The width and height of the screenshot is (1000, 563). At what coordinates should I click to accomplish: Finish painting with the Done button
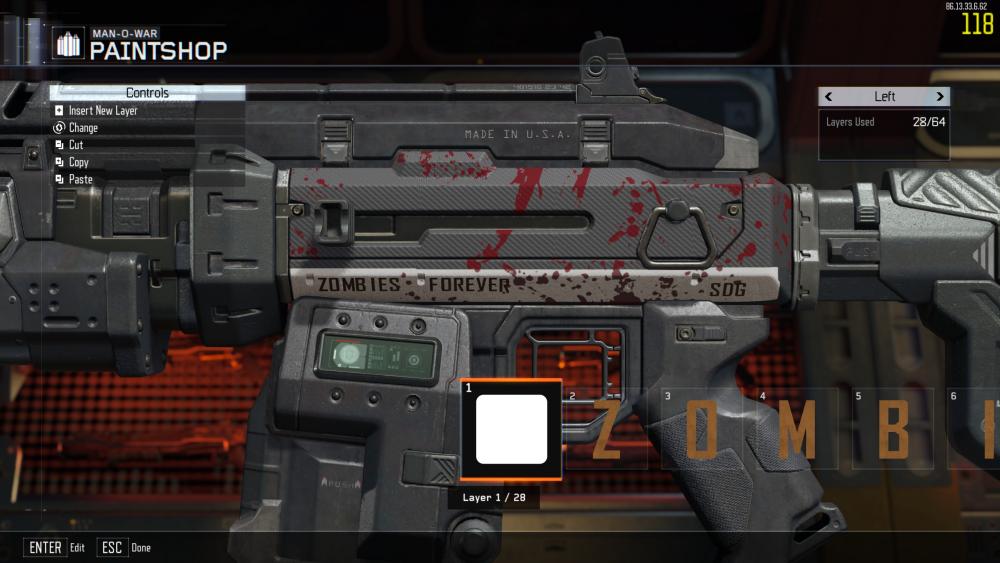[x=125, y=548]
